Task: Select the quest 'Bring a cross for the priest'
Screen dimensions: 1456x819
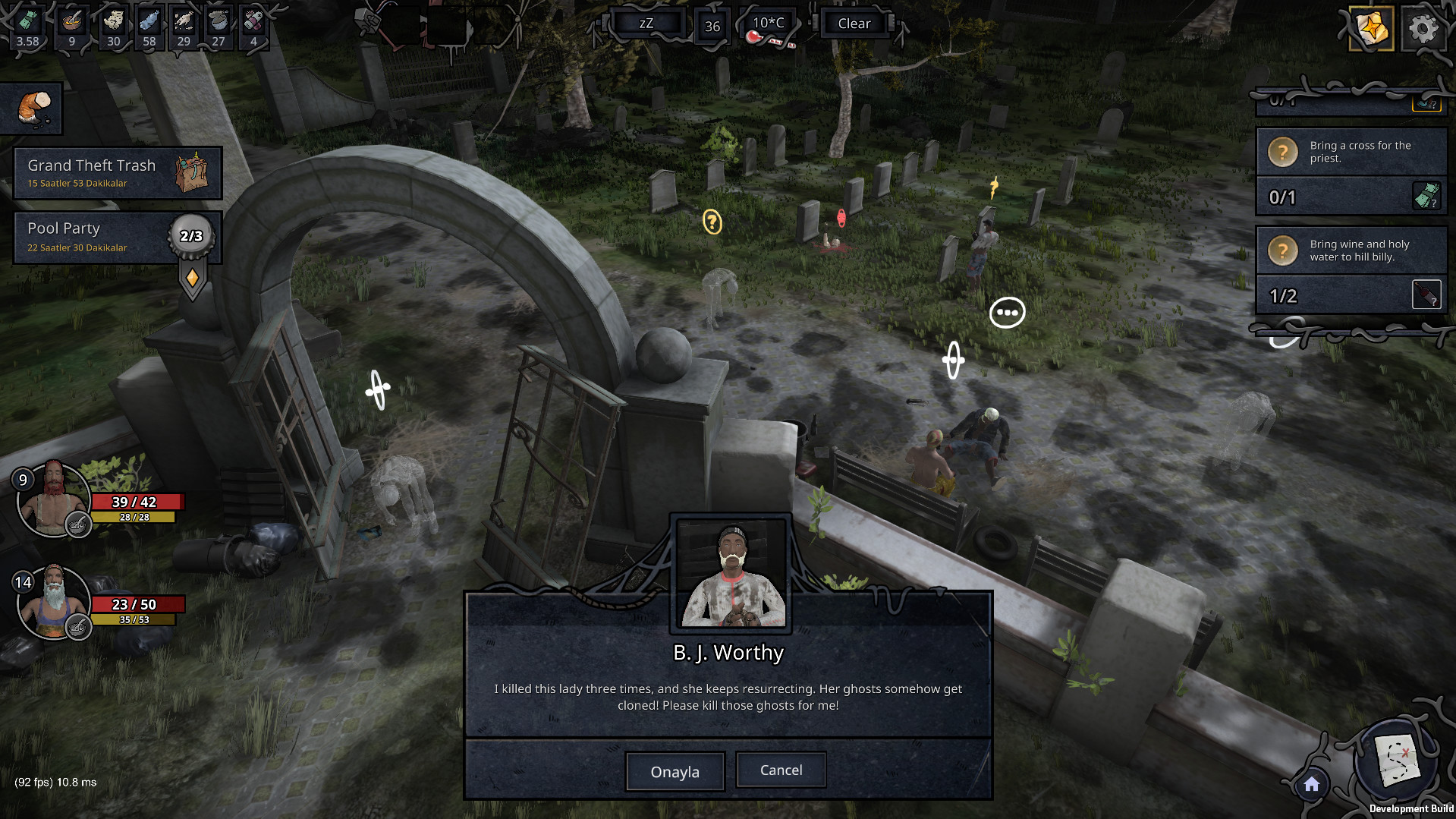Action: coord(1358,152)
